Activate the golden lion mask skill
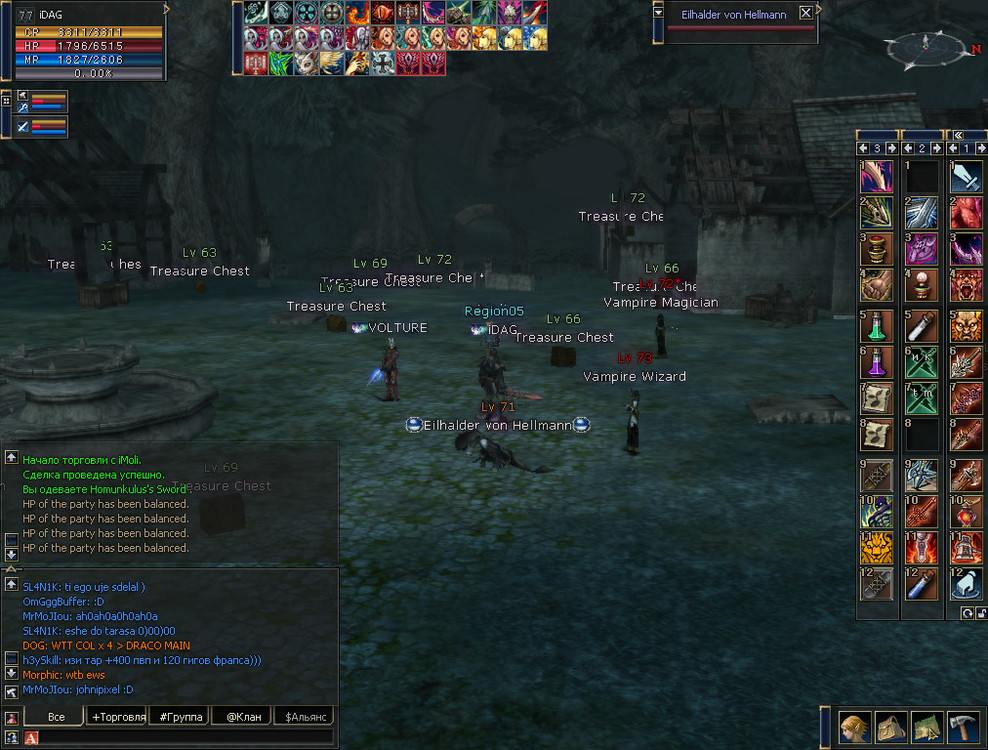 [876, 547]
